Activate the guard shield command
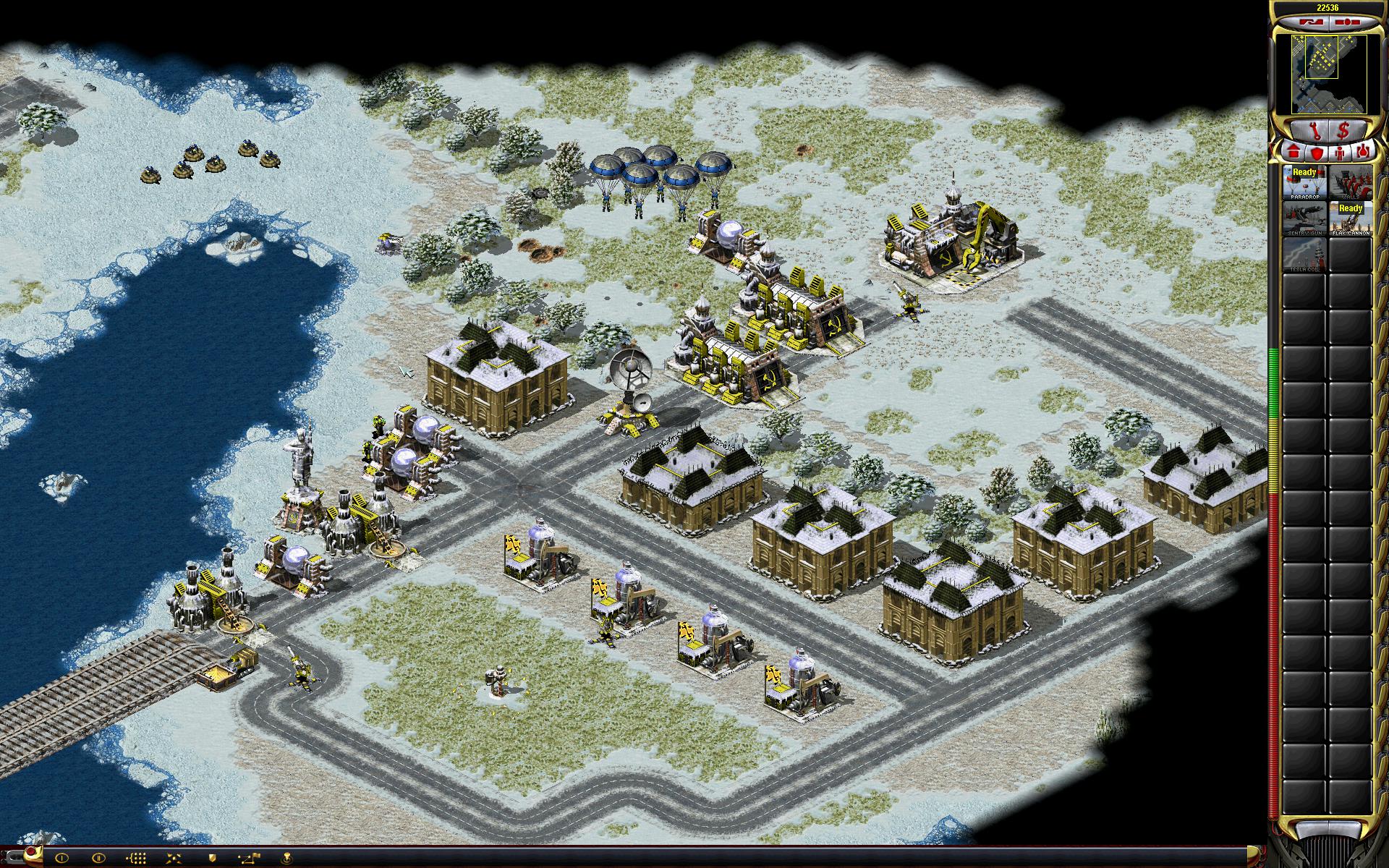This screenshot has height=868, width=1389. pos(213,857)
